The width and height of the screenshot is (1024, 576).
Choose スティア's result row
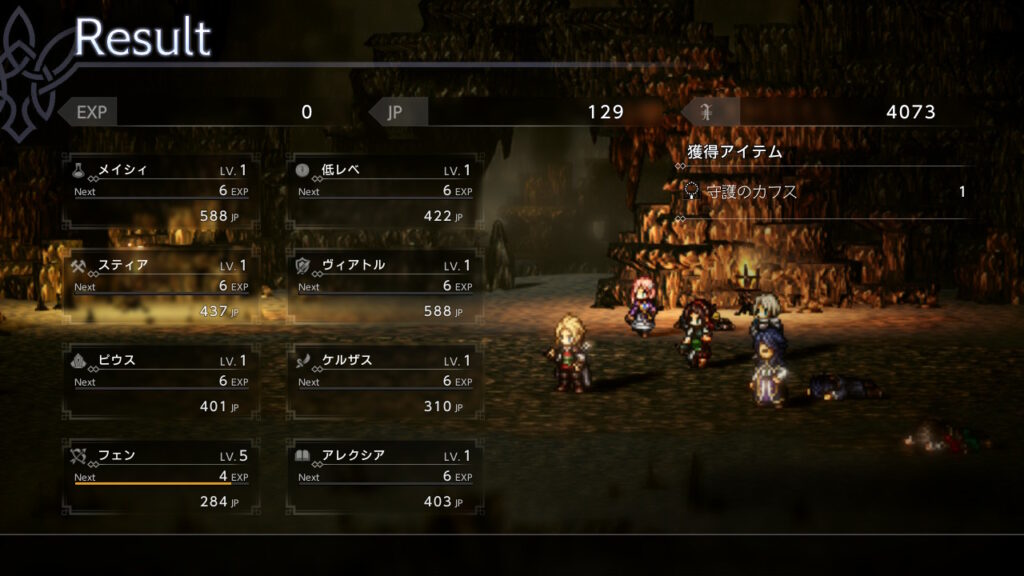pos(161,287)
